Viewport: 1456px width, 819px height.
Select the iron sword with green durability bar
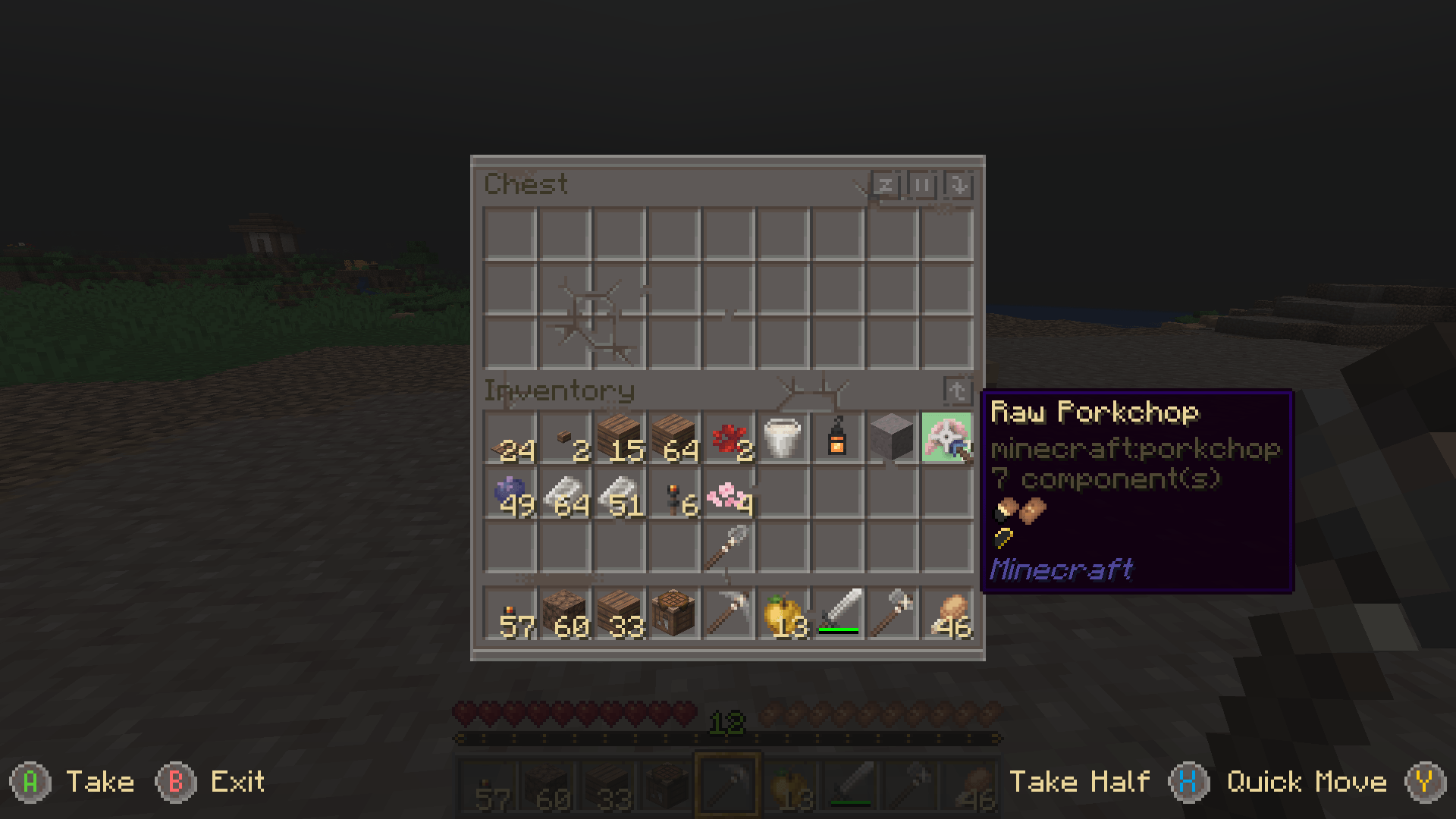tap(837, 614)
